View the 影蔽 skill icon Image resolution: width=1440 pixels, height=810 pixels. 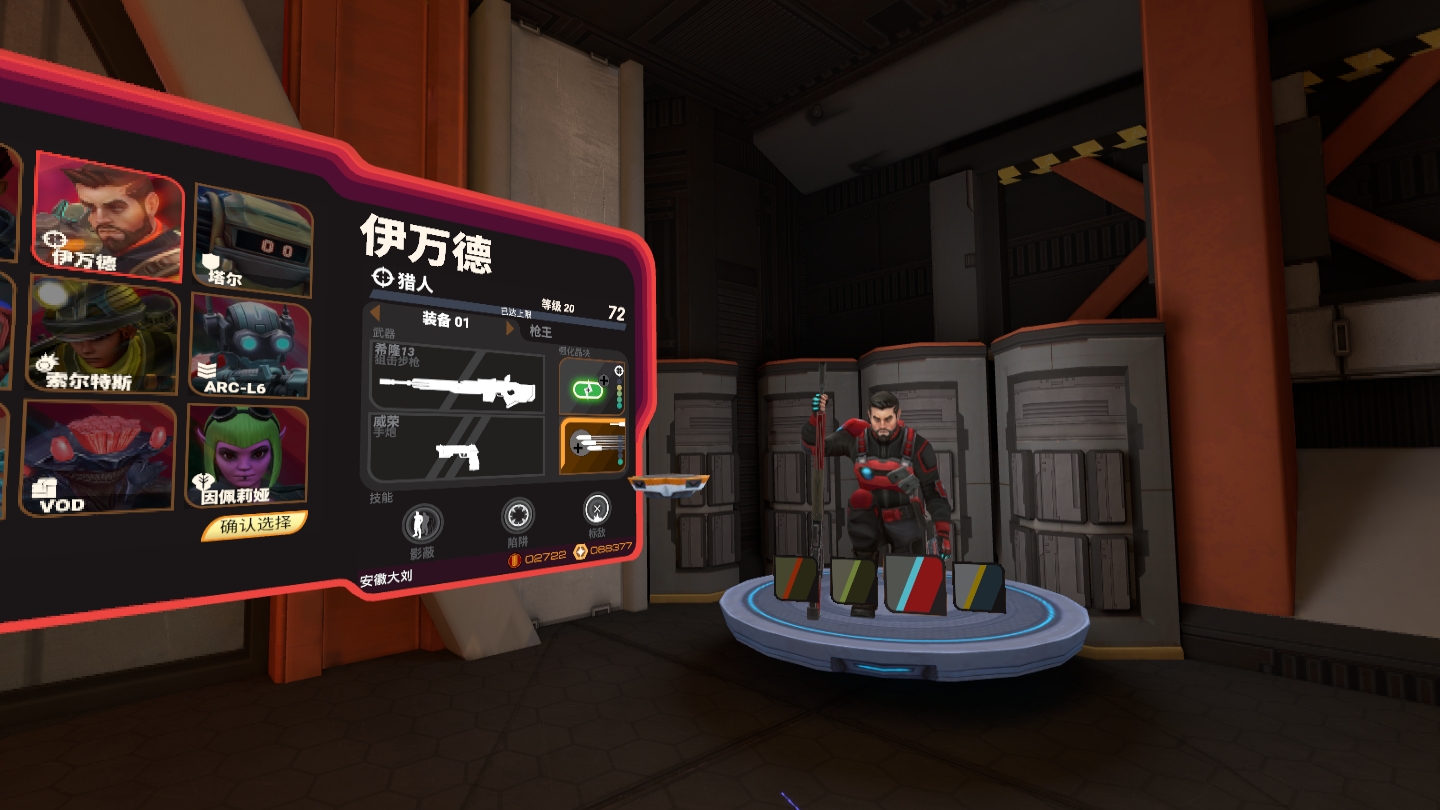click(422, 526)
